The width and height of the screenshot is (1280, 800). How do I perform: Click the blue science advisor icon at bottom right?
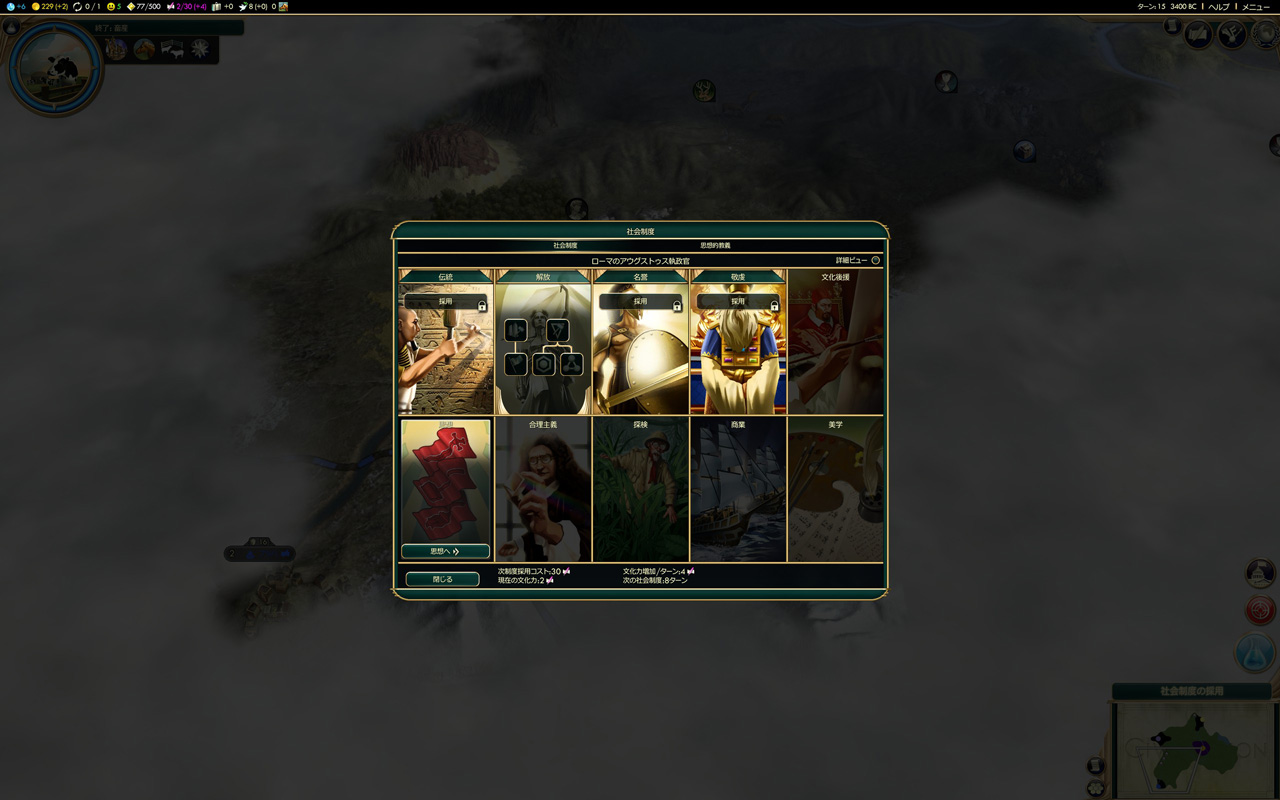coord(1254,652)
